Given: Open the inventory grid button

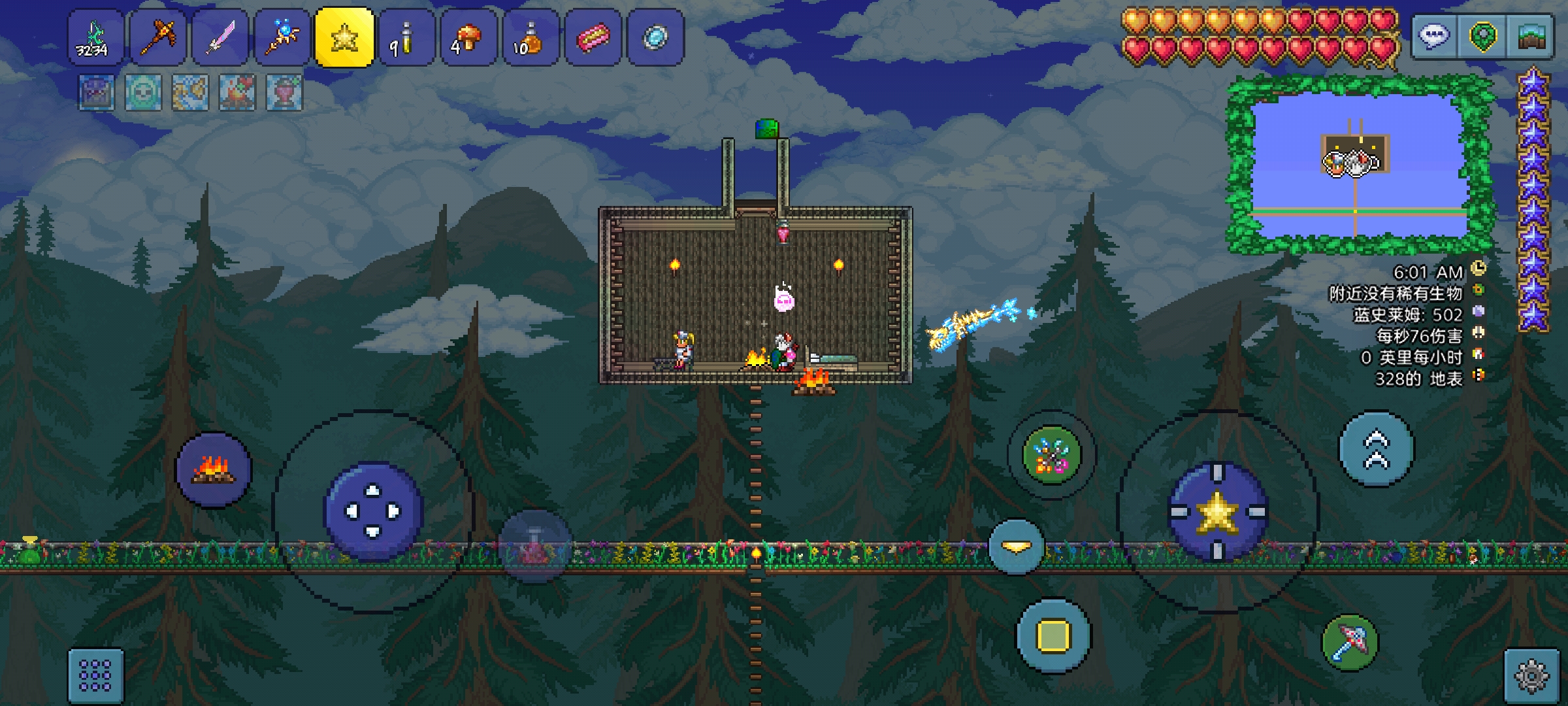Looking at the screenshot, I should coord(95,675).
